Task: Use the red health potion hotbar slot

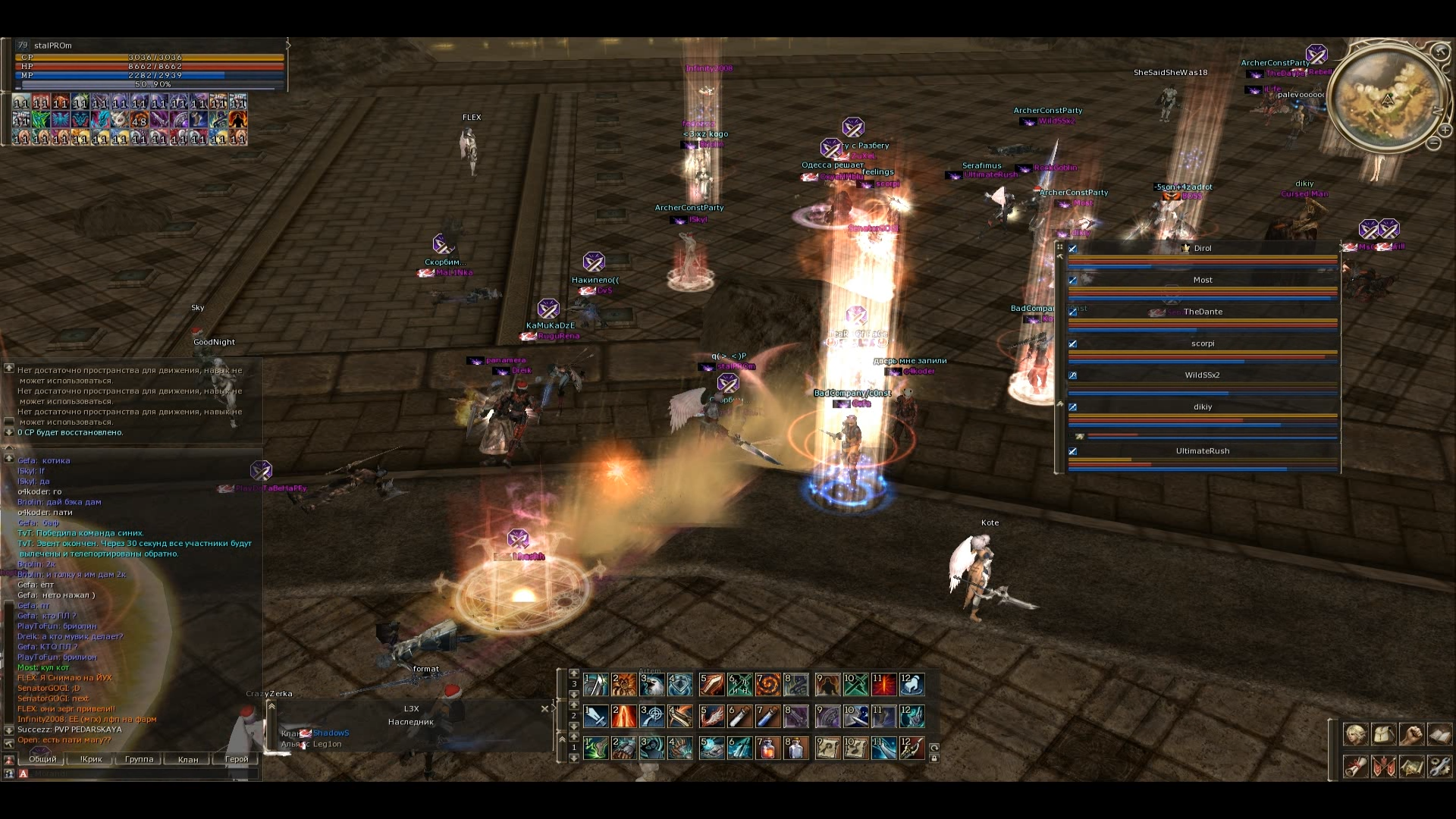Action: [767, 748]
